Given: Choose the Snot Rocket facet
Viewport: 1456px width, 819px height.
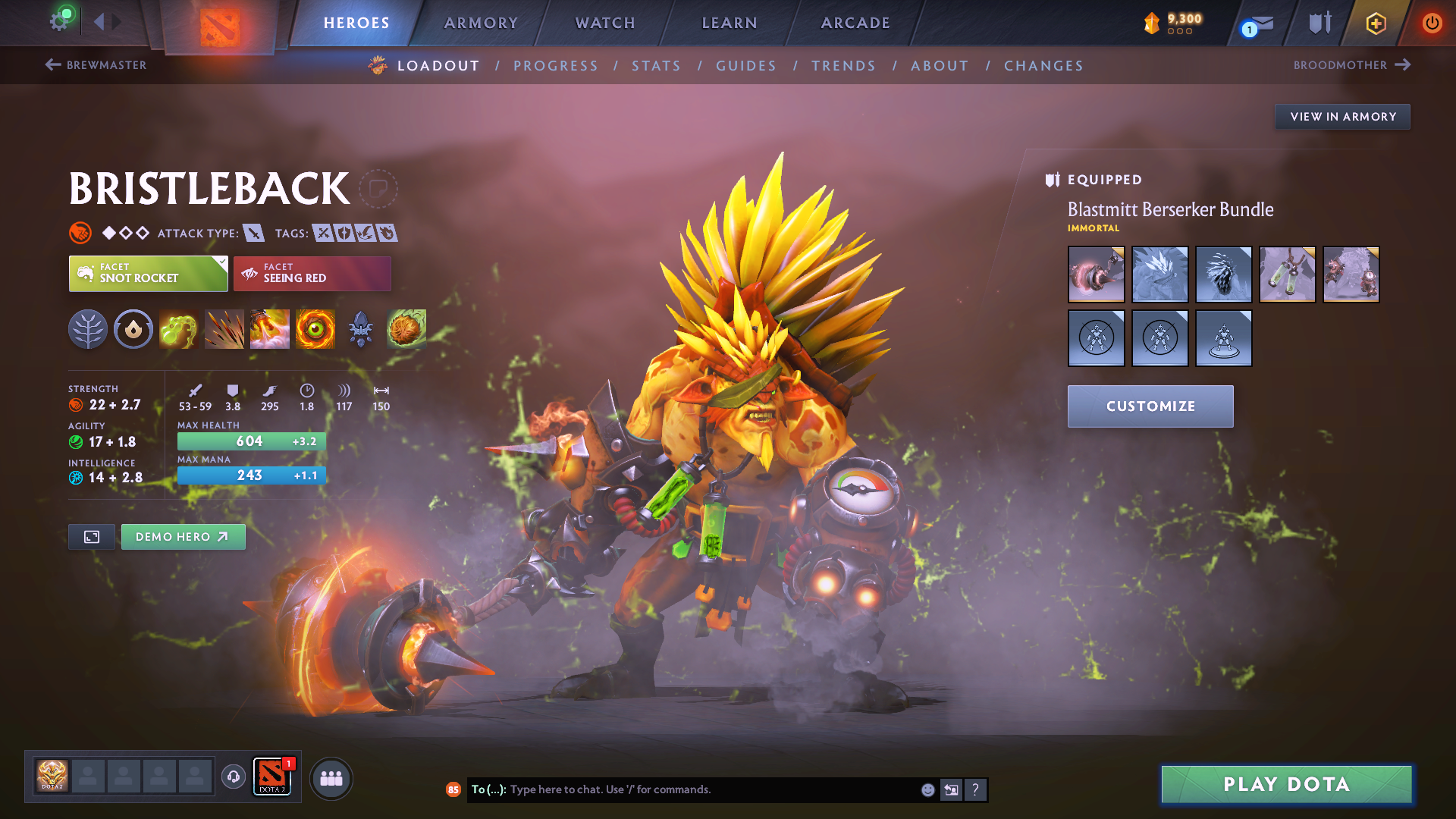Looking at the screenshot, I should (x=148, y=274).
